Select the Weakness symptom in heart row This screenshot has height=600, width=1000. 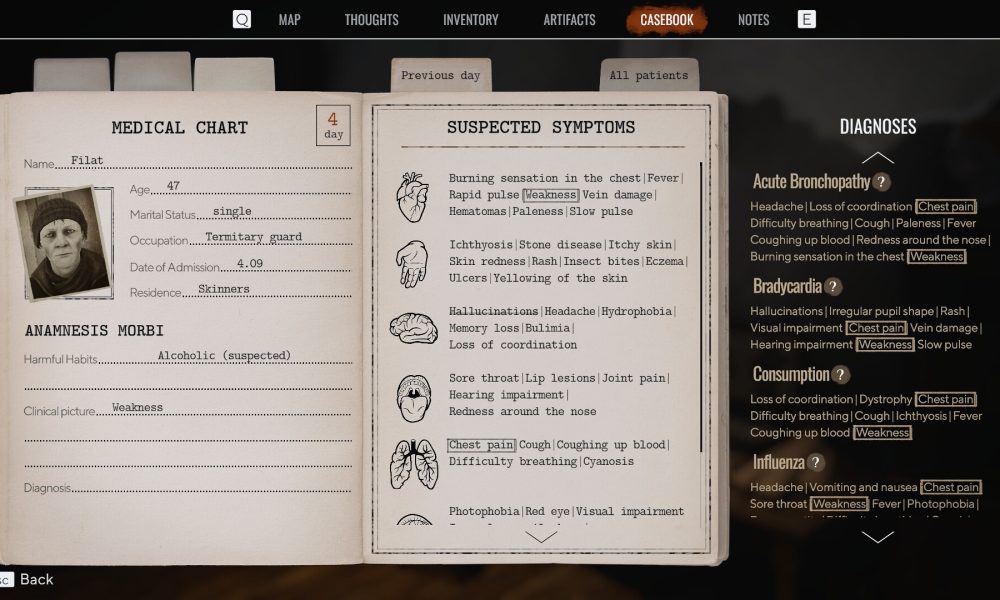coord(550,195)
